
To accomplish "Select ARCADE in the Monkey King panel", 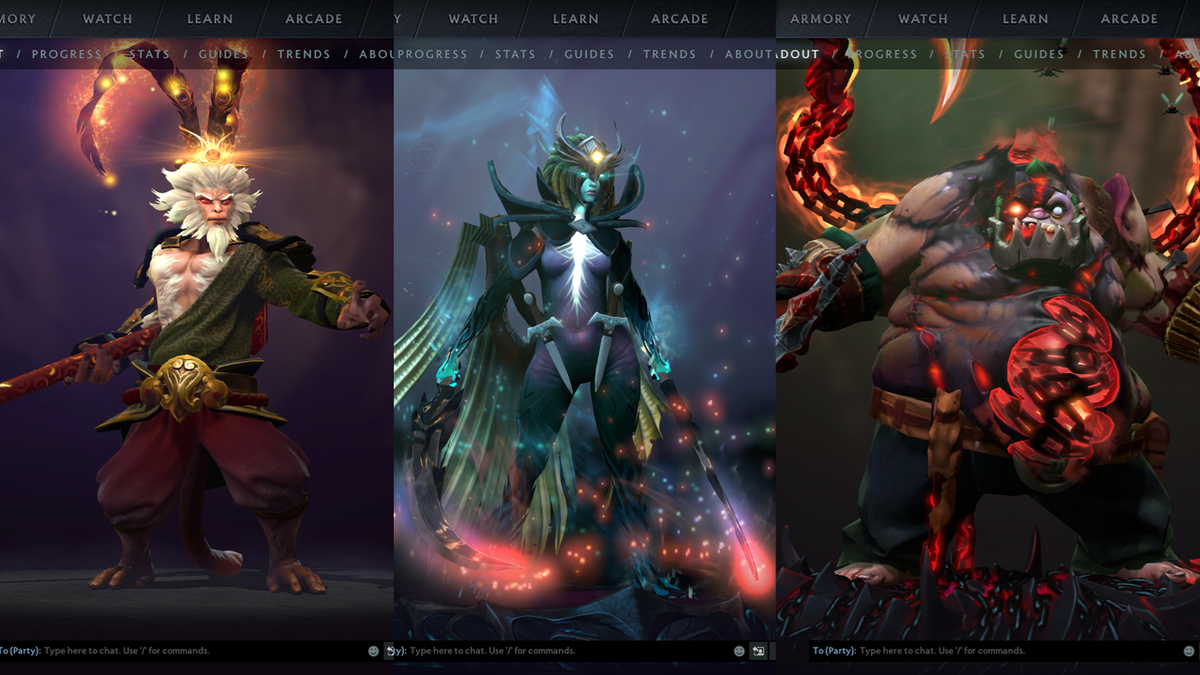I will [x=314, y=18].
